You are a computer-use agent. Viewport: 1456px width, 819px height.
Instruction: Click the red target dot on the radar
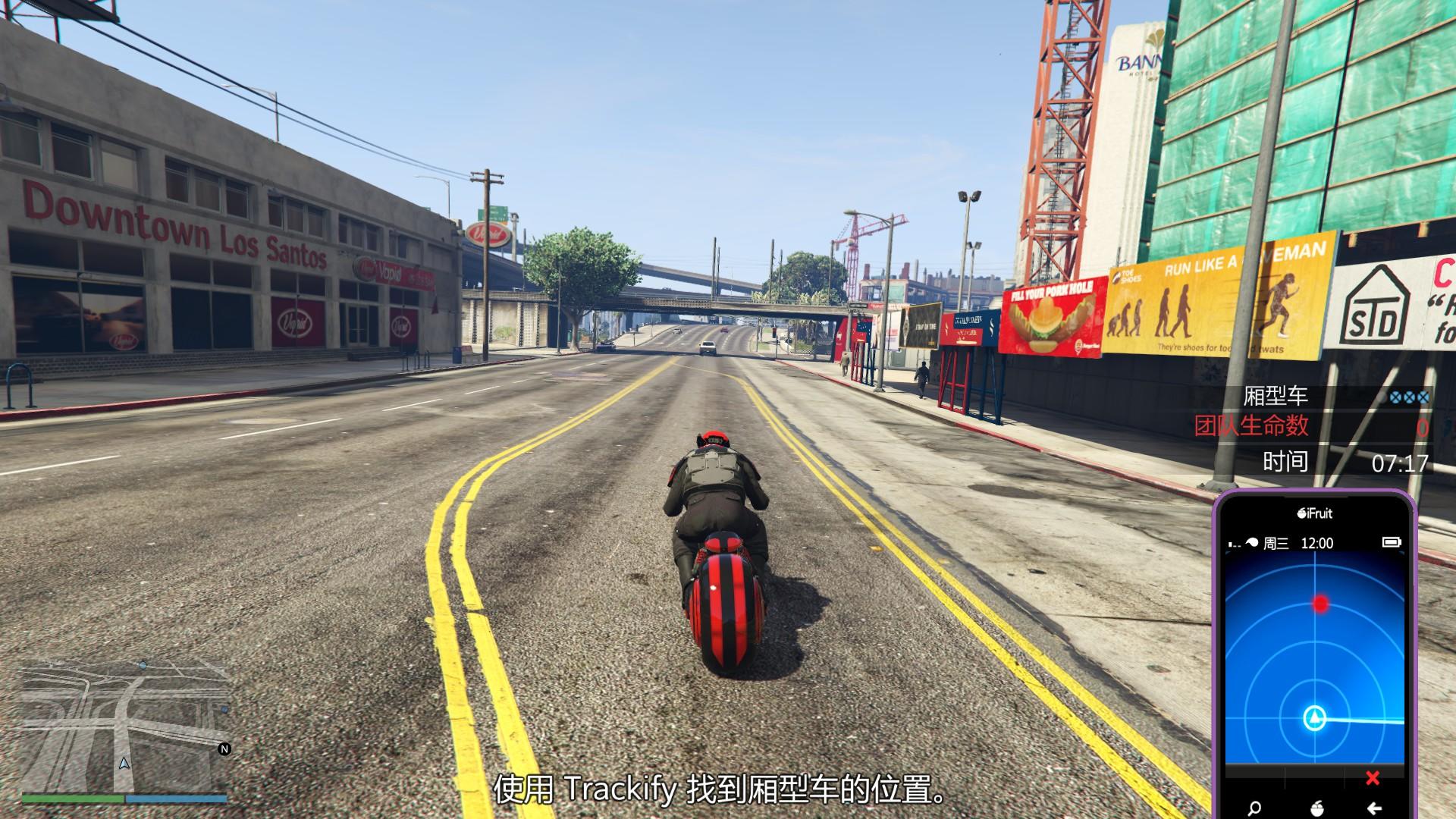coord(1320,604)
